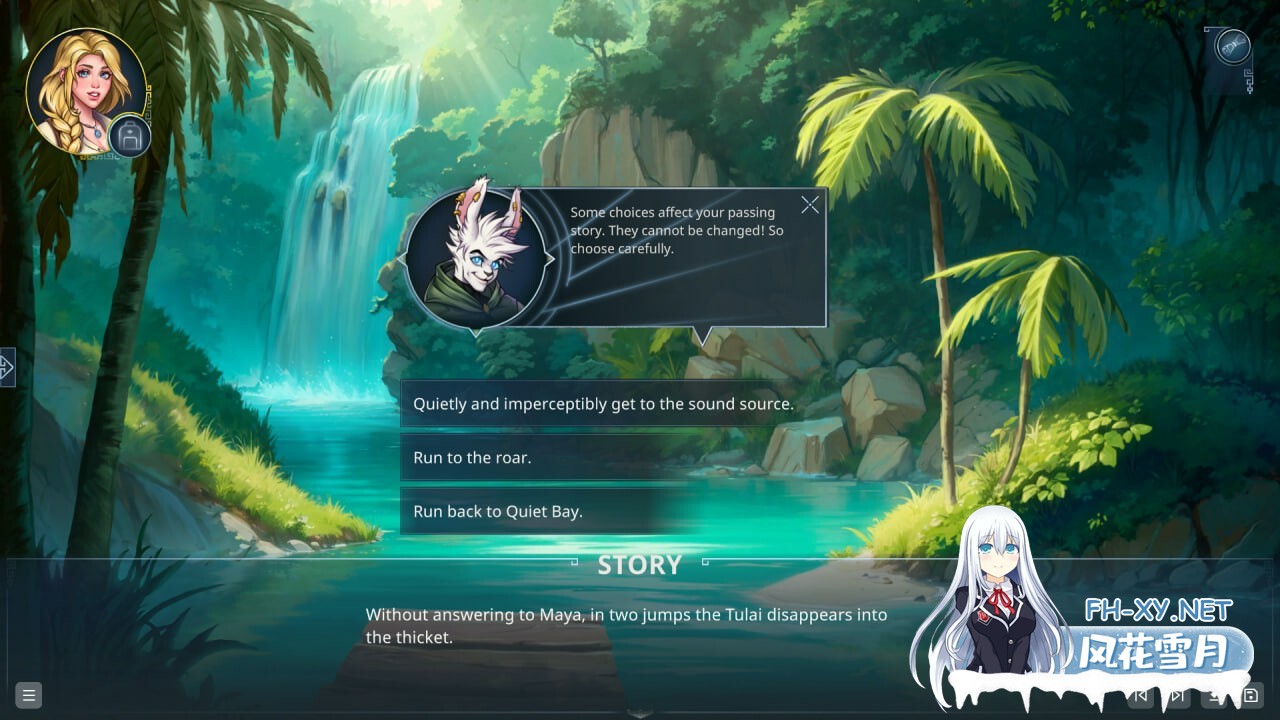Skip forward in the story
The height and width of the screenshot is (720, 1280).
coord(1179,696)
